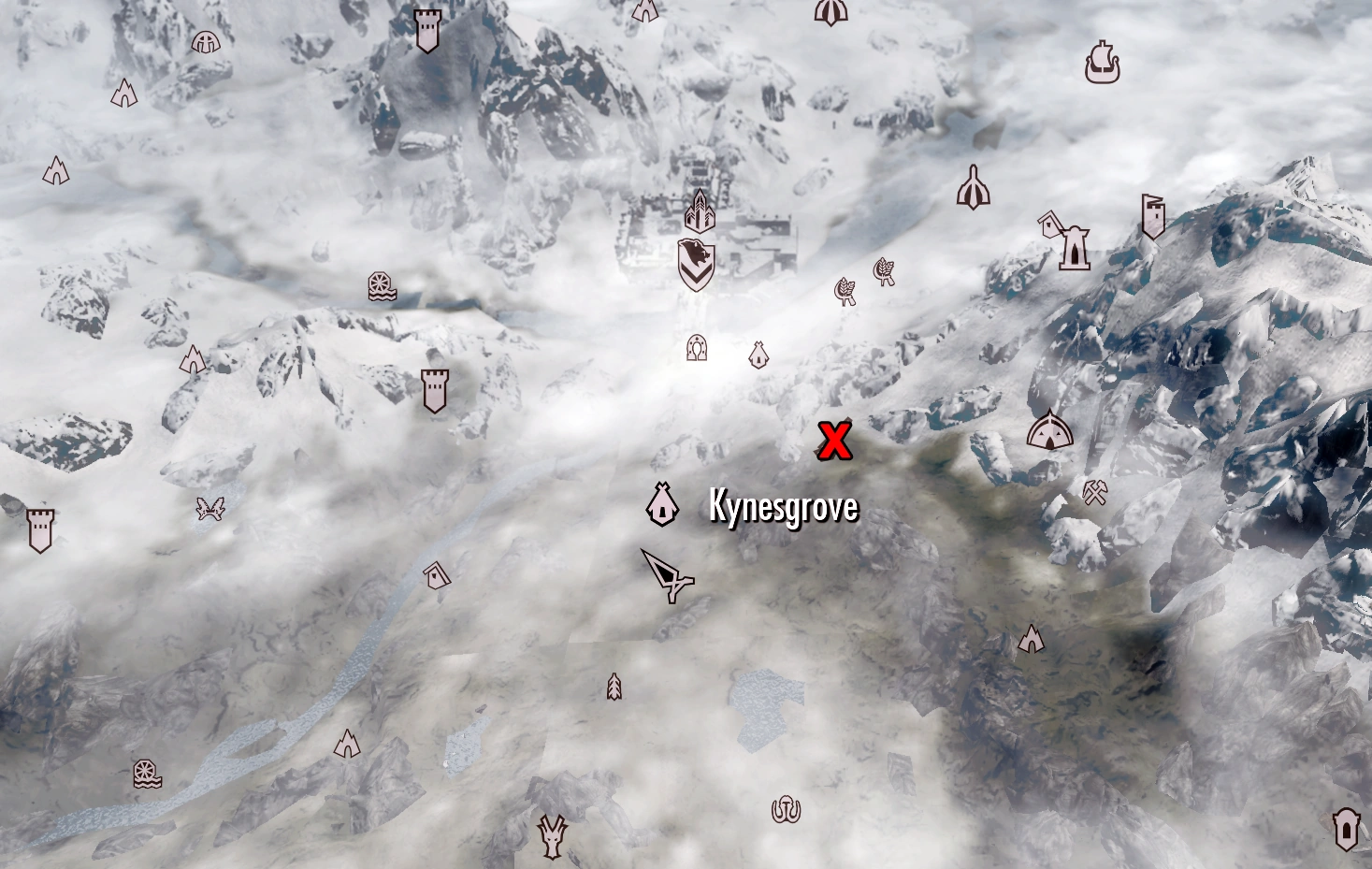Select the watchtower marker at the top edge

pyautogui.click(x=426, y=30)
